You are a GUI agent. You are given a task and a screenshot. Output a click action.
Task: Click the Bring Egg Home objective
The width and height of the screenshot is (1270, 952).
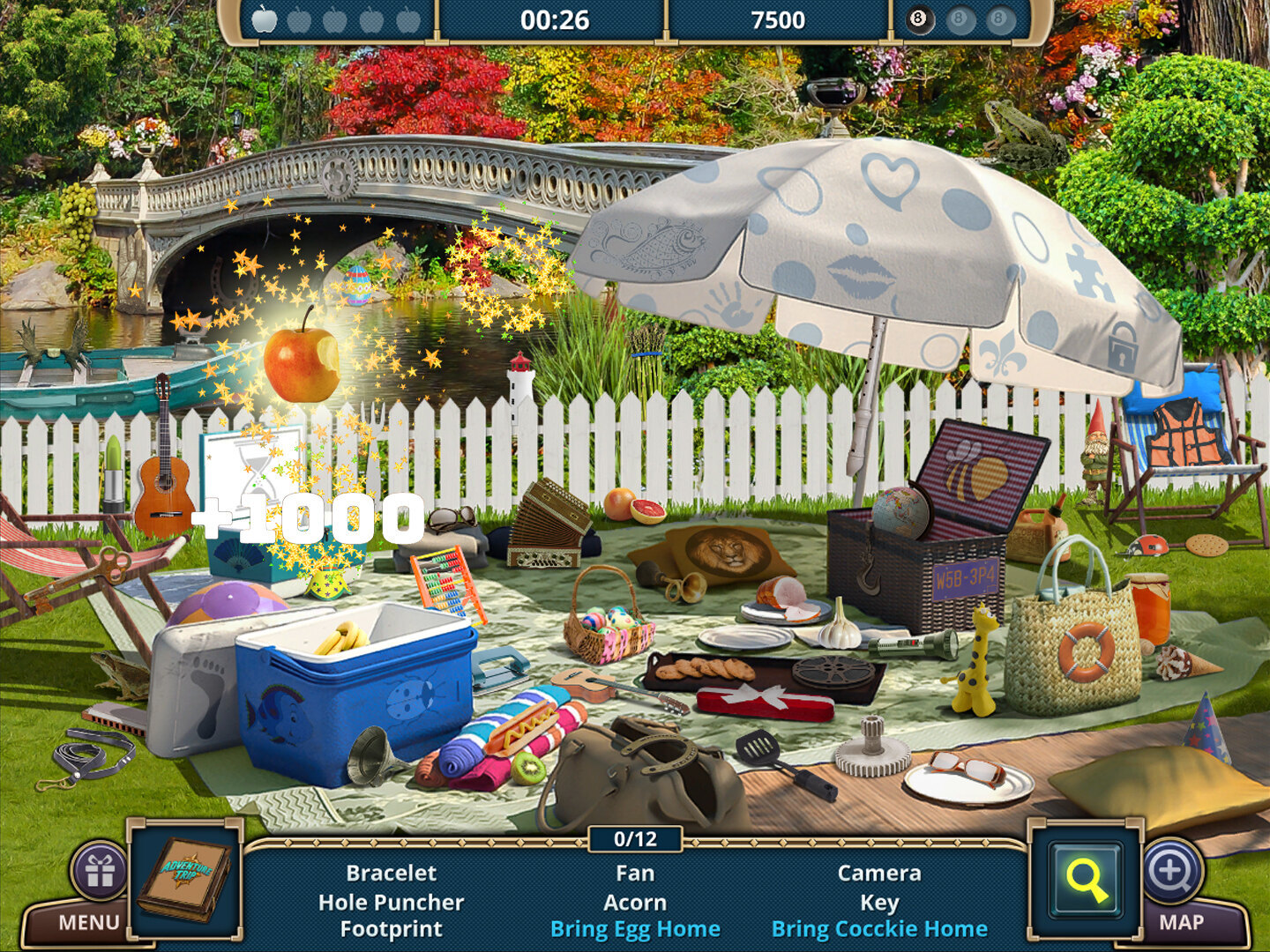(635, 929)
